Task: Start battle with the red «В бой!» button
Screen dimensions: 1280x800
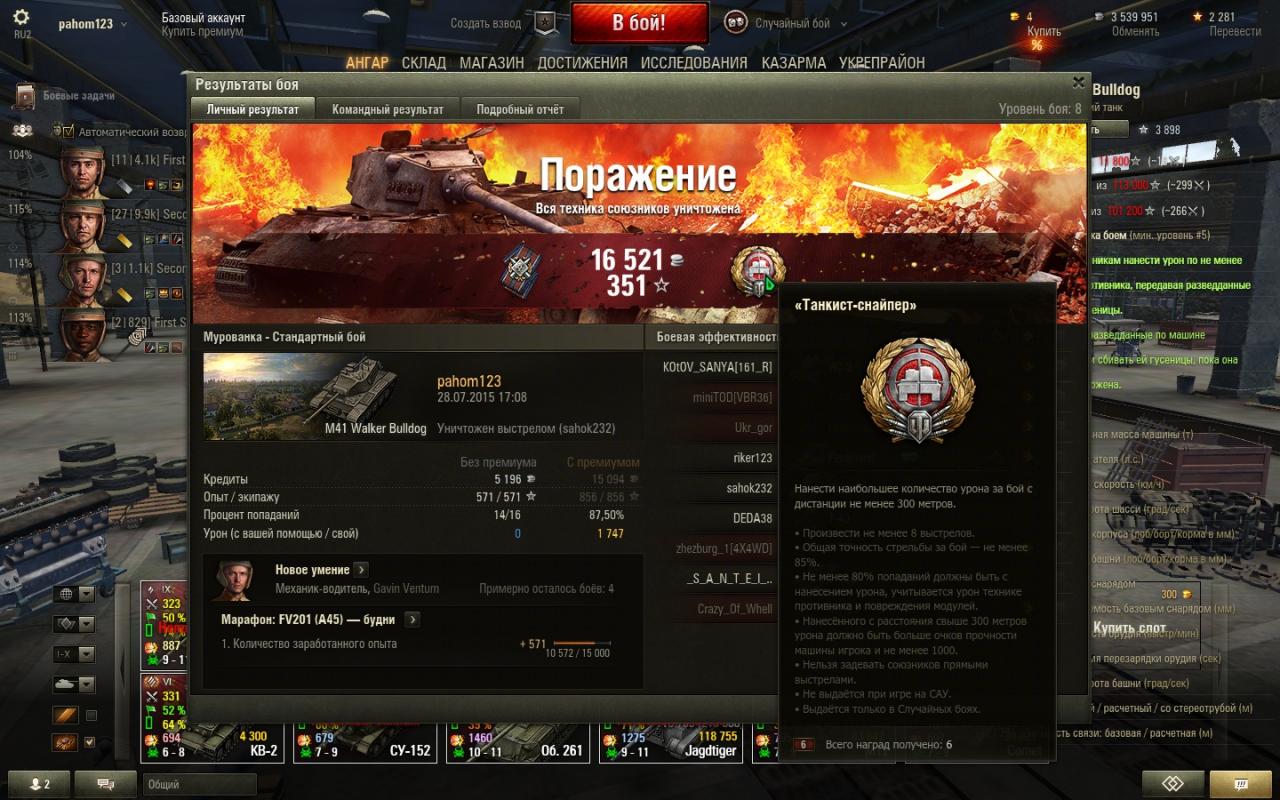Action: tap(639, 23)
